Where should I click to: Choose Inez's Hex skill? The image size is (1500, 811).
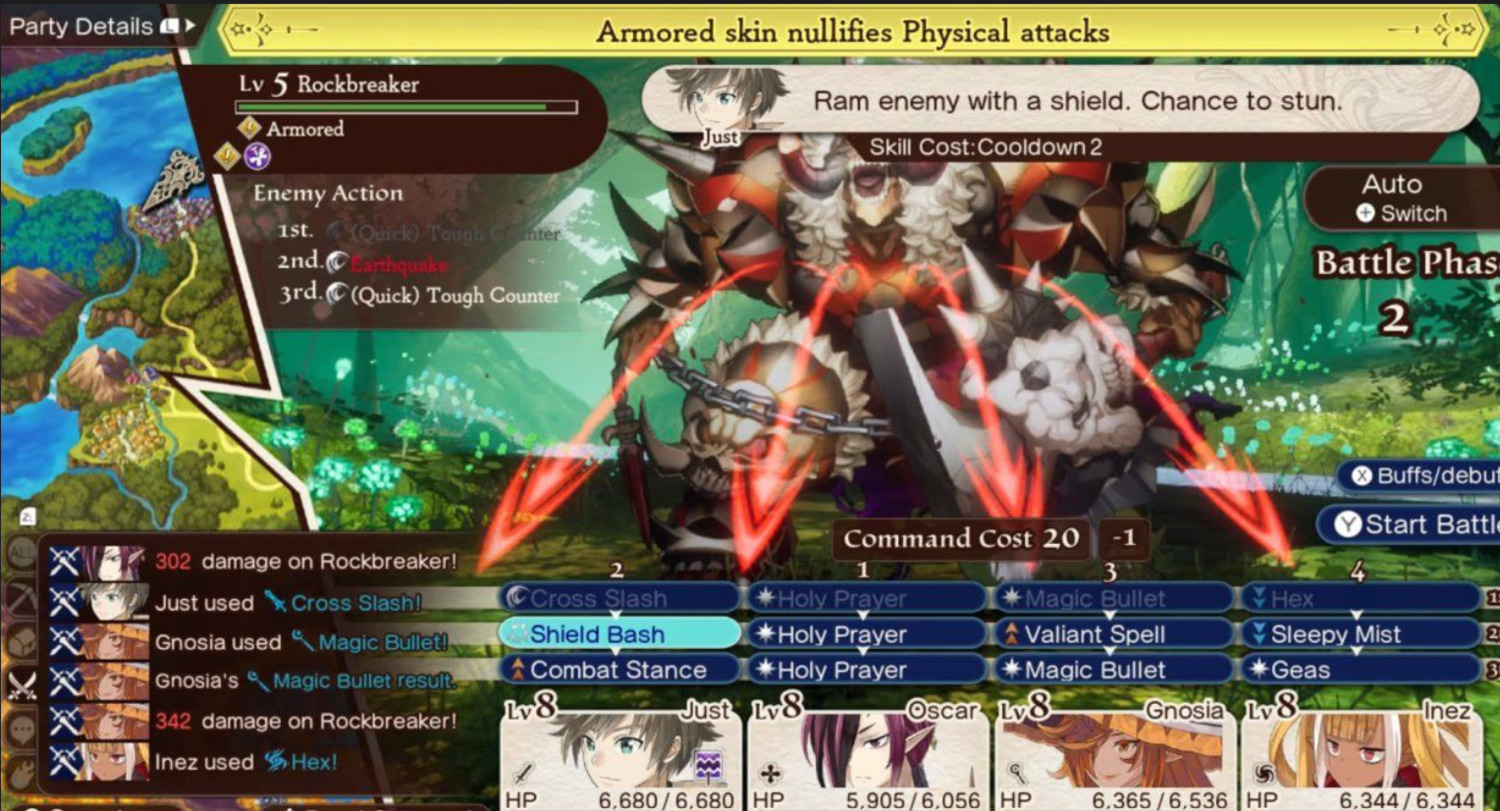[1360, 598]
